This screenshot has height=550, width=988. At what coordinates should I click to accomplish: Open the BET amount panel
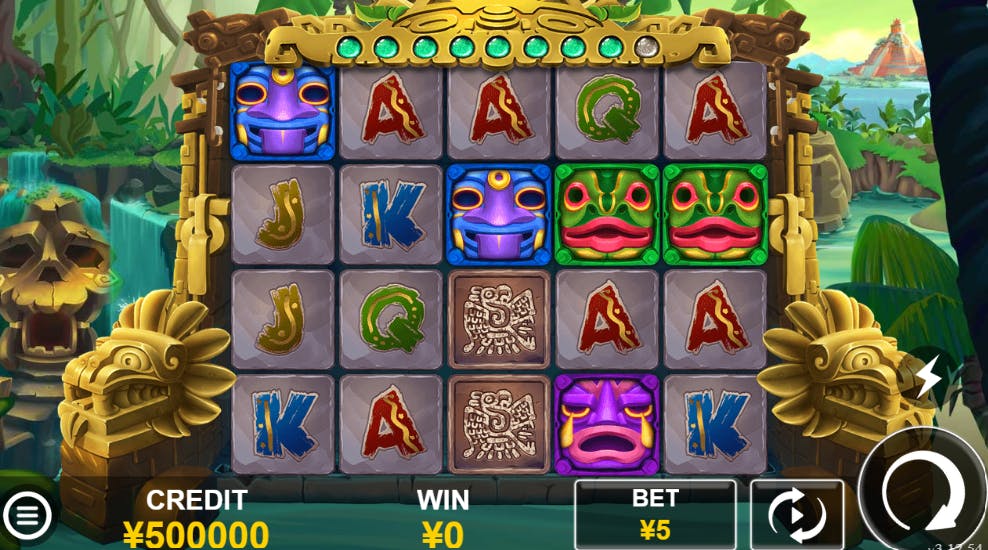tap(655, 514)
